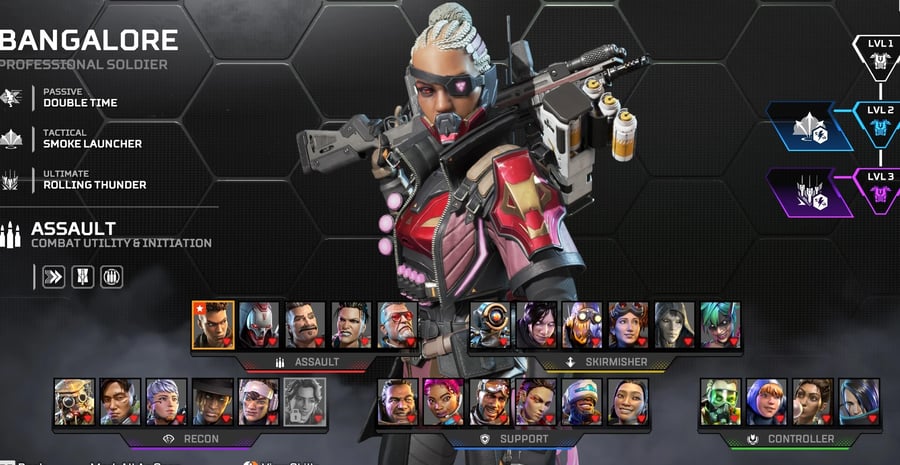
Task: Select the Ballistic portrait with red glasses
Action: [x=398, y=325]
